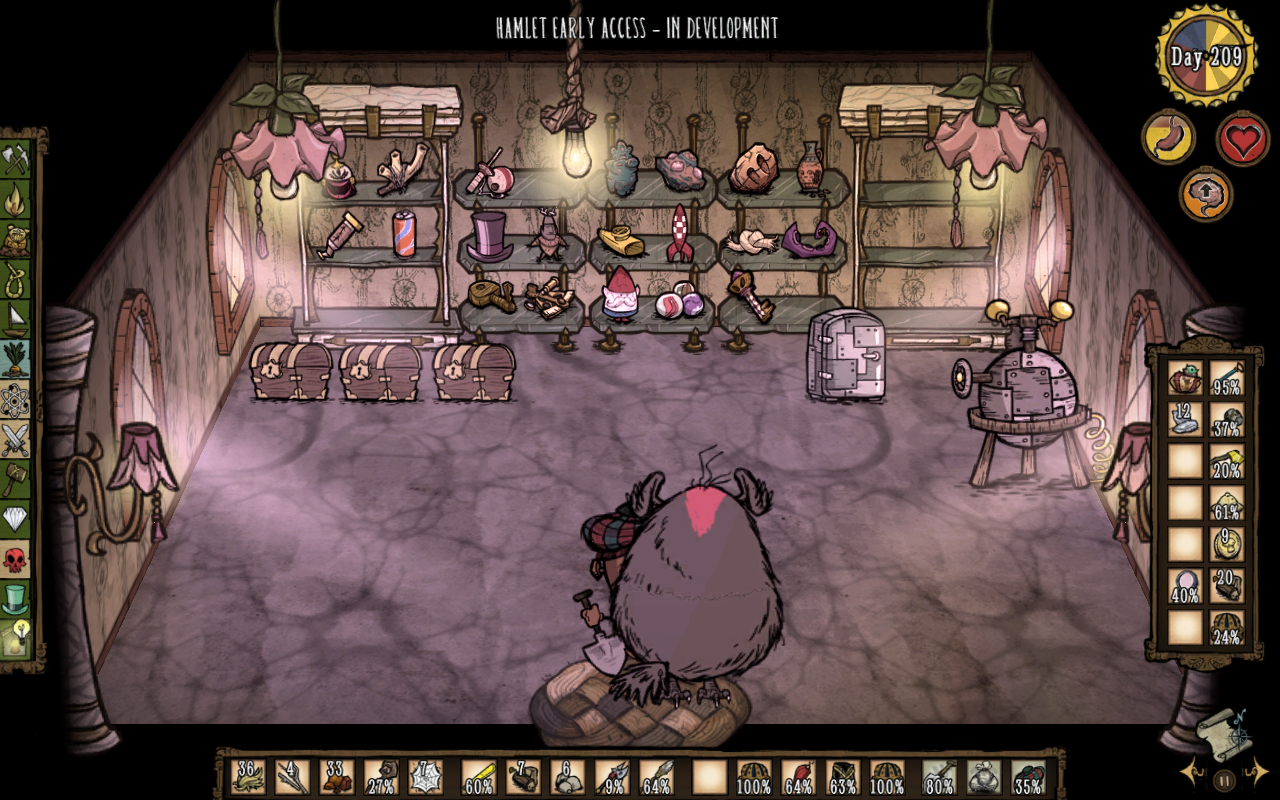Select the logs stack of 7 in hotbar
The width and height of the screenshot is (1280, 800).
coord(523,776)
